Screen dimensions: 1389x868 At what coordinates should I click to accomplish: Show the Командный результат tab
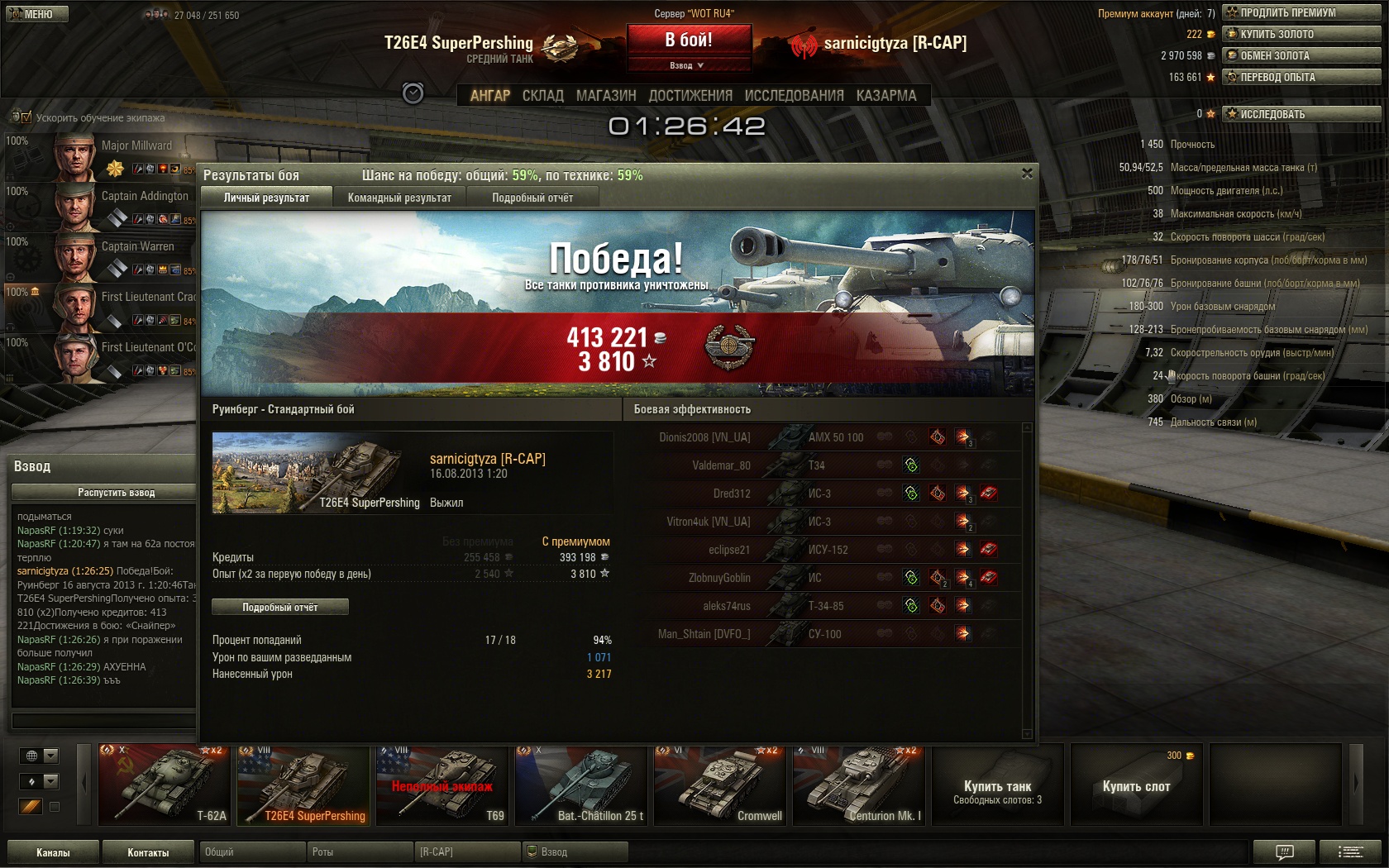399,198
